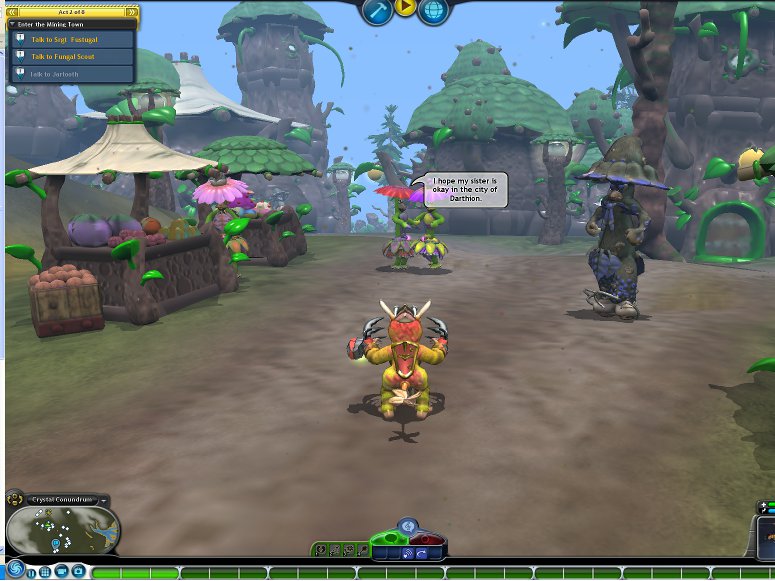Advance to the next act with the right arrows

click(132, 12)
